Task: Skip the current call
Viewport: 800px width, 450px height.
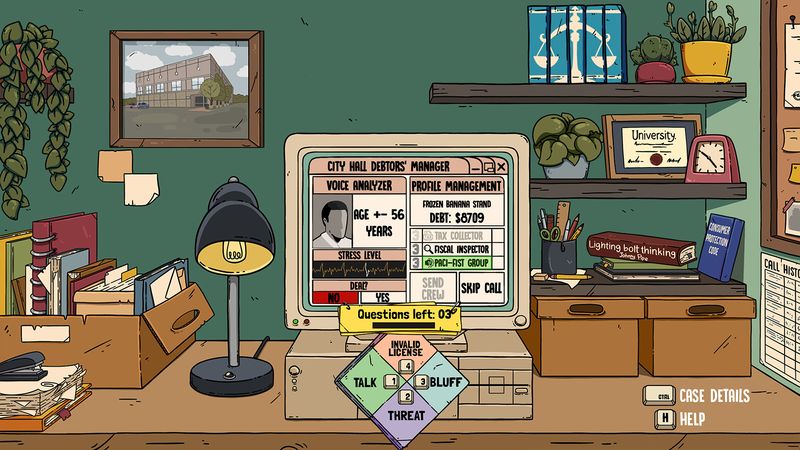Action: pos(481,288)
